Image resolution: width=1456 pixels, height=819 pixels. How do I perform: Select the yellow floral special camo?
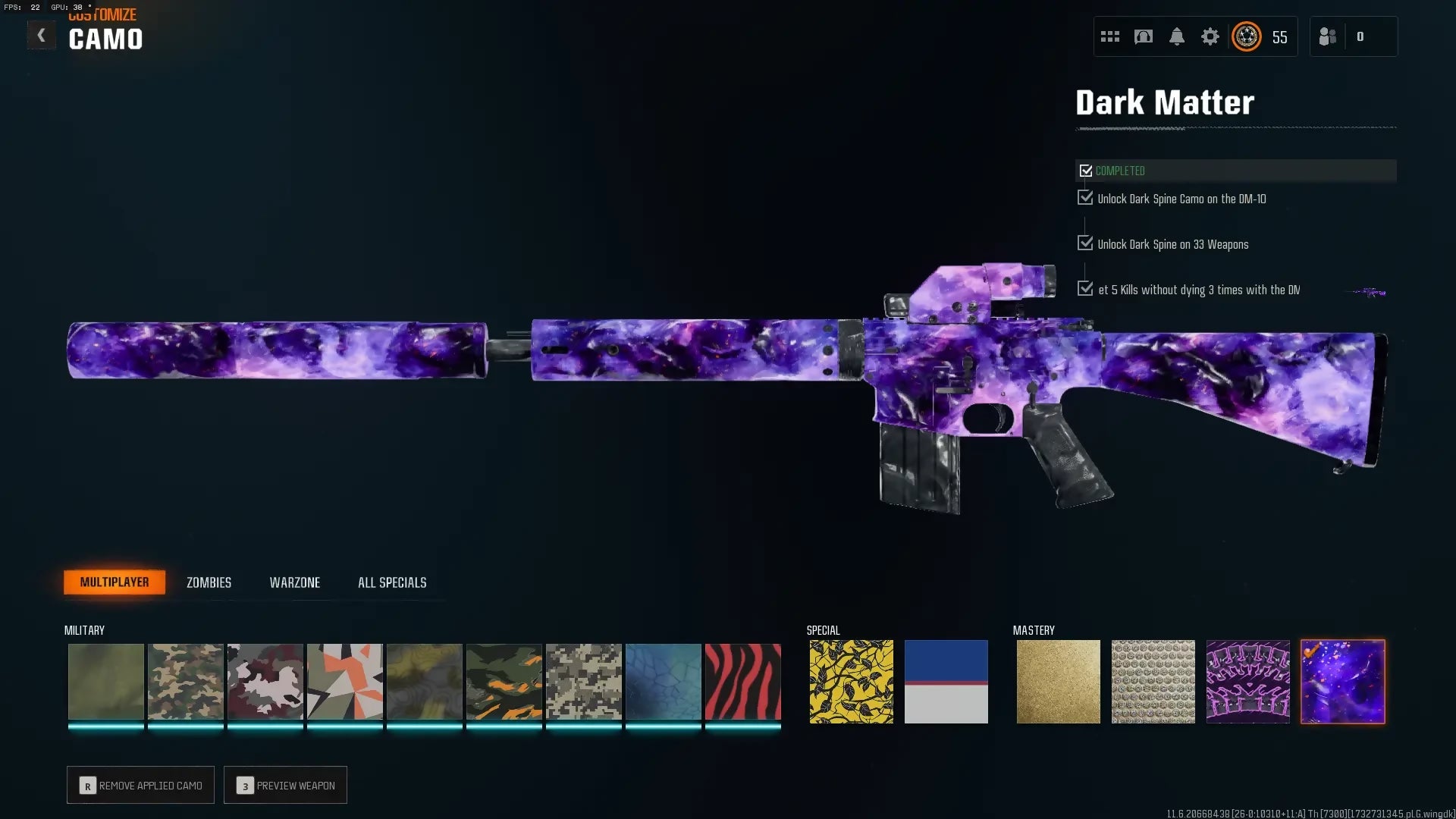tap(851, 682)
